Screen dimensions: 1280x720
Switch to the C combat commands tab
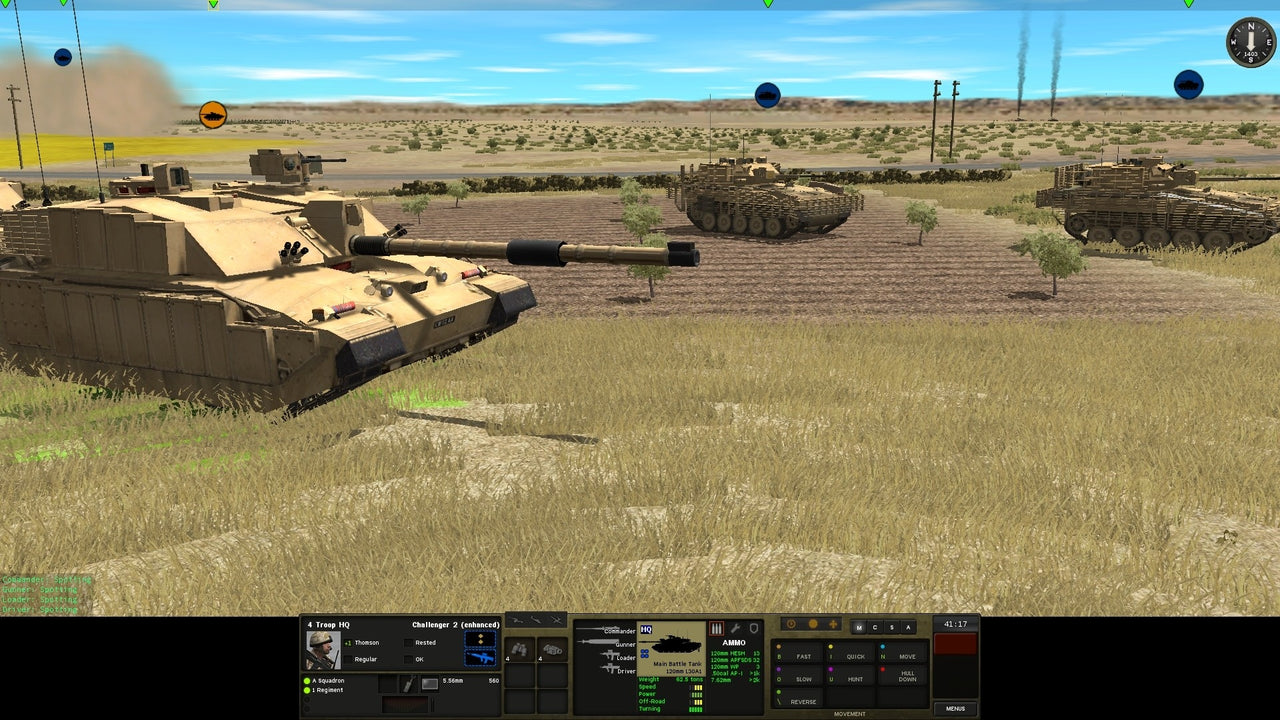click(875, 627)
